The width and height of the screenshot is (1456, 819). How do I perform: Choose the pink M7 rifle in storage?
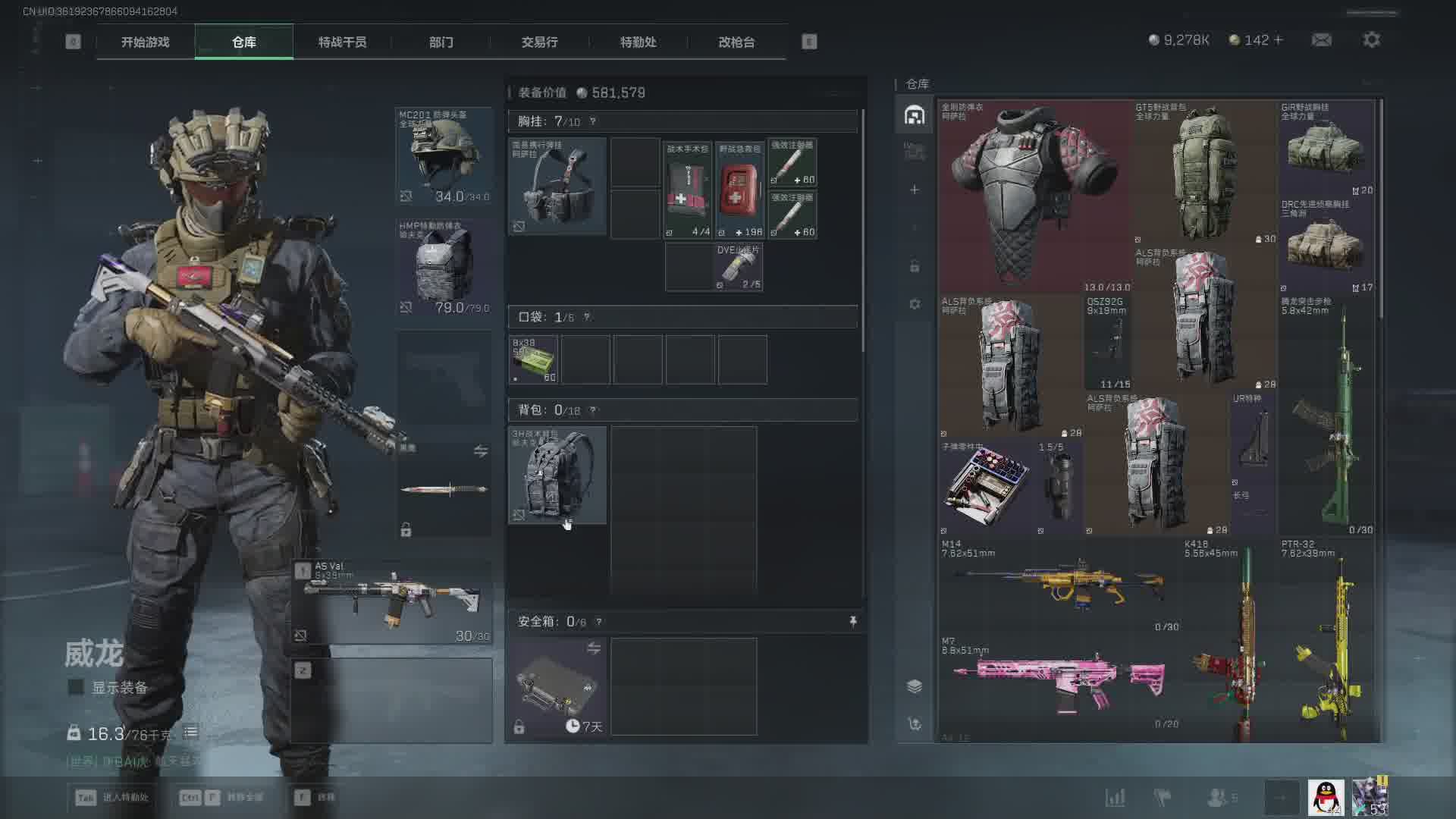(x=1059, y=682)
